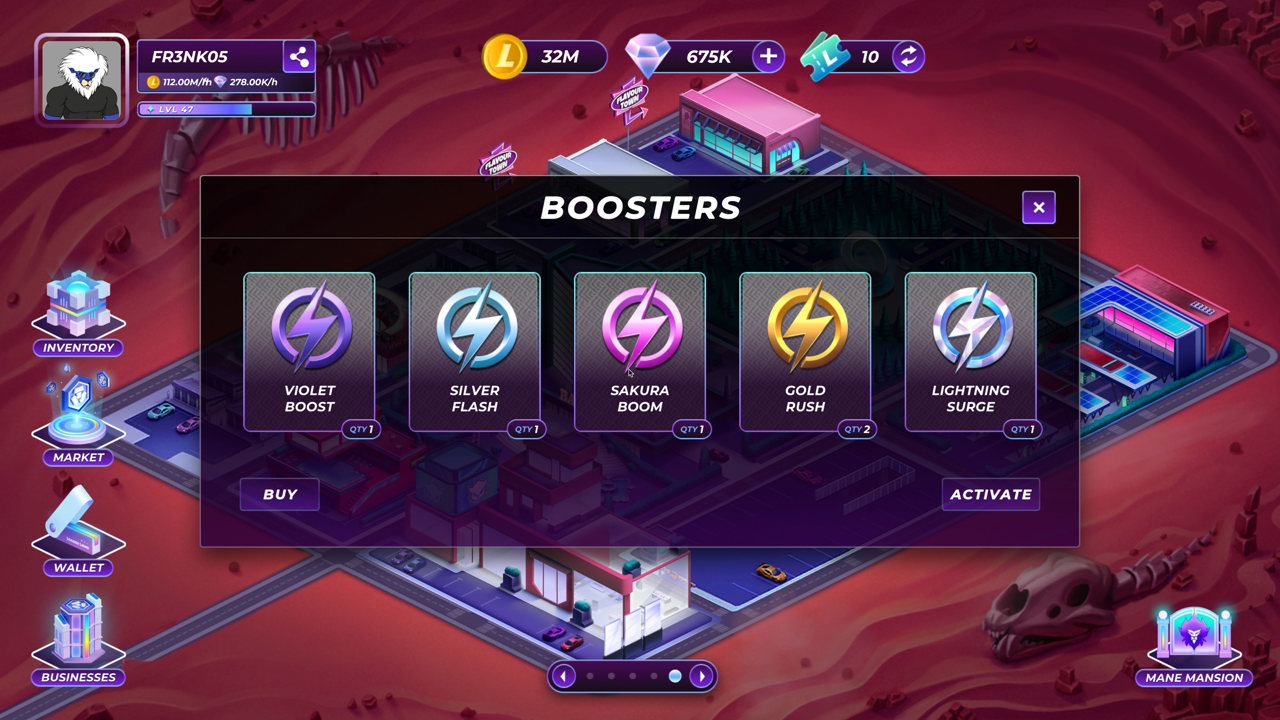Close the Boosters window

point(1039,207)
